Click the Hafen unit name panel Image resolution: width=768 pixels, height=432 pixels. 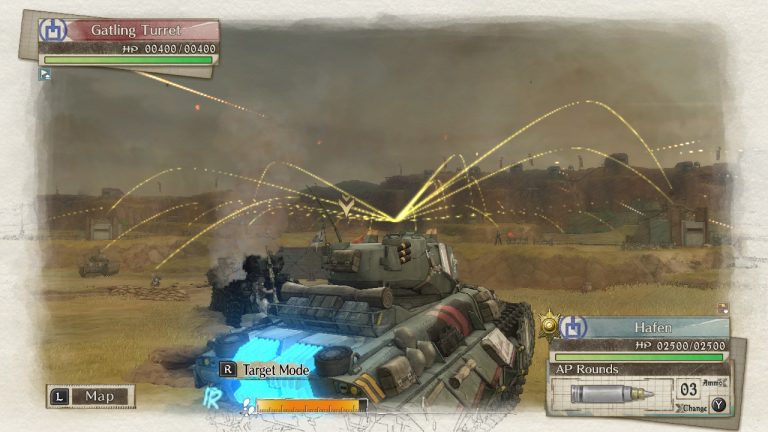[x=650, y=328]
